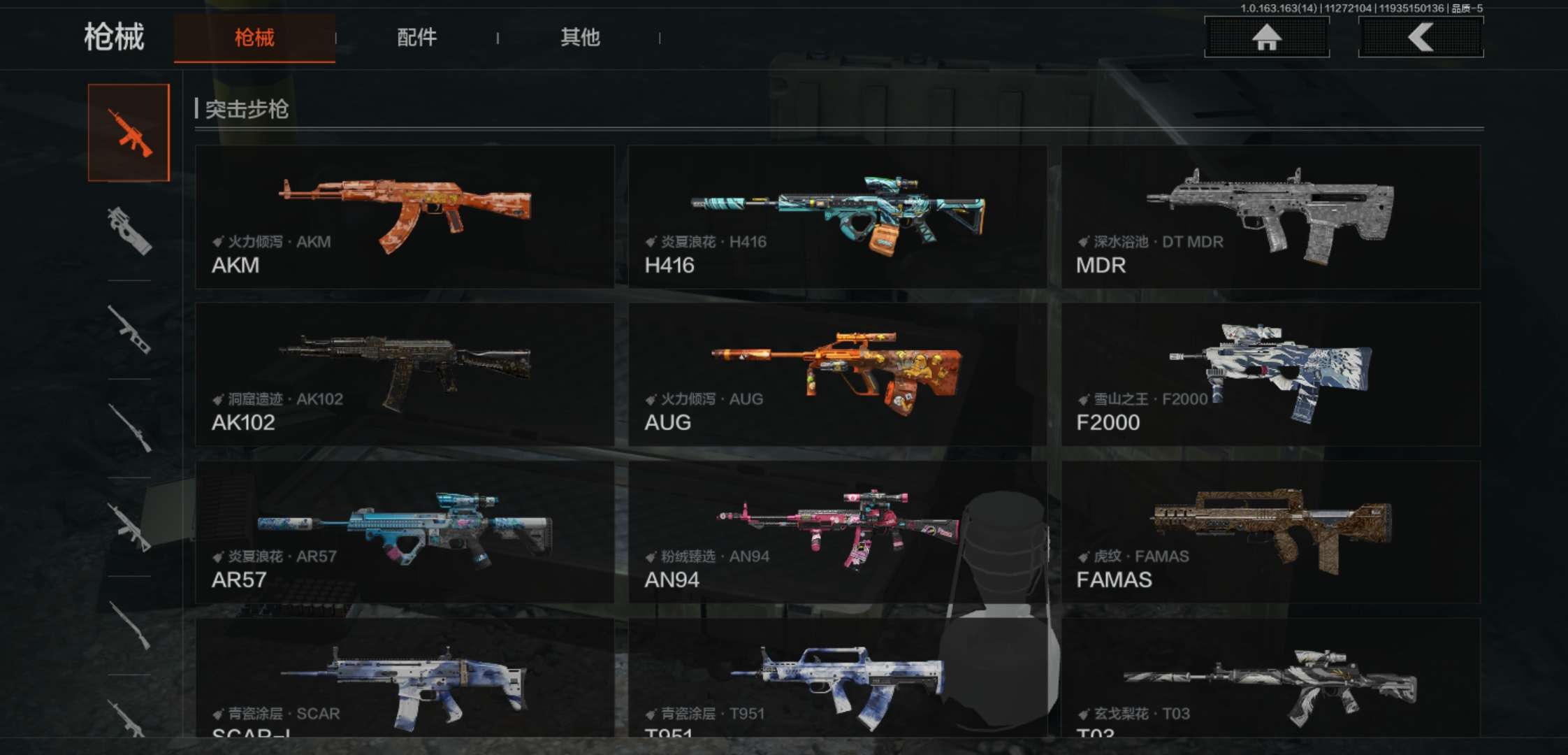Choose the pink AN94 card
Screen dimensions: 1568x755
click(x=837, y=532)
